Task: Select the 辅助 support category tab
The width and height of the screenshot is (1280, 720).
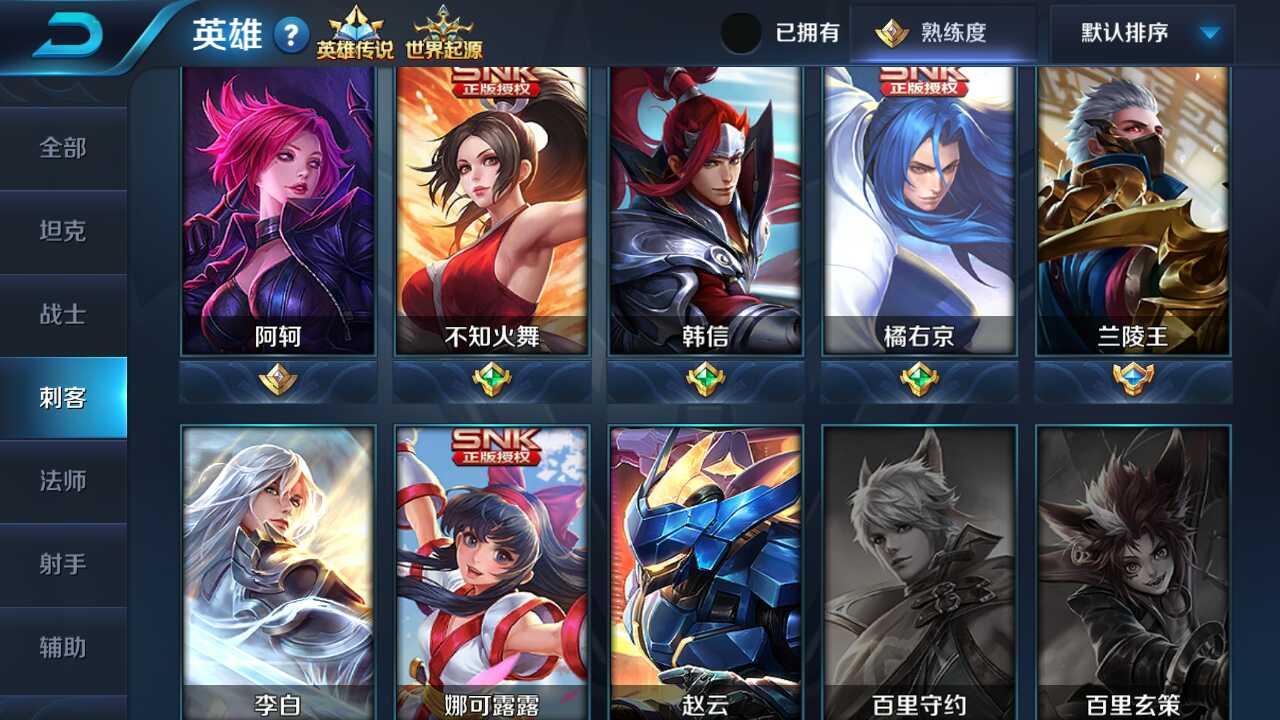Action: pos(63,647)
